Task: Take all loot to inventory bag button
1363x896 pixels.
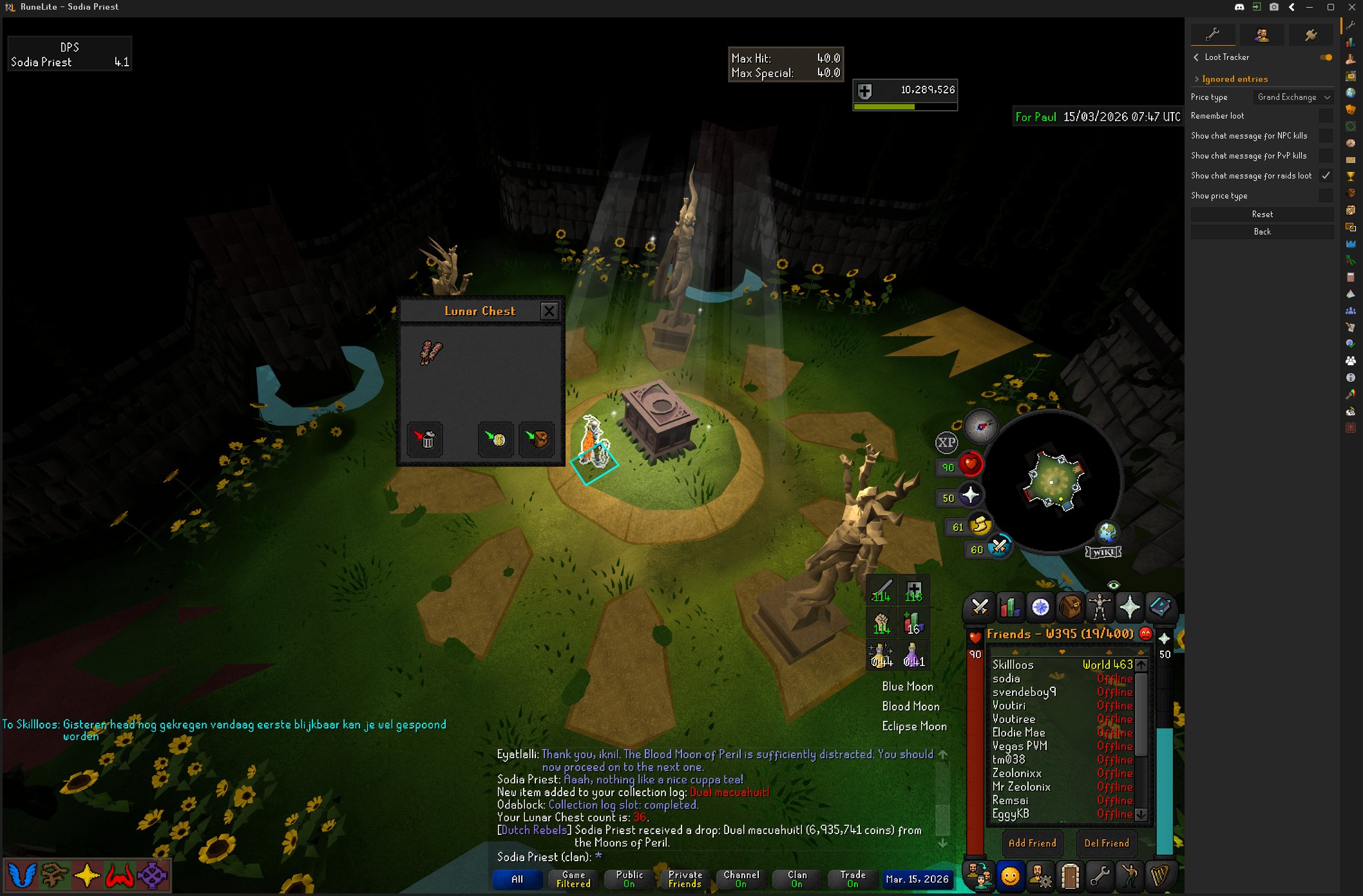Action: tap(537, 439)
